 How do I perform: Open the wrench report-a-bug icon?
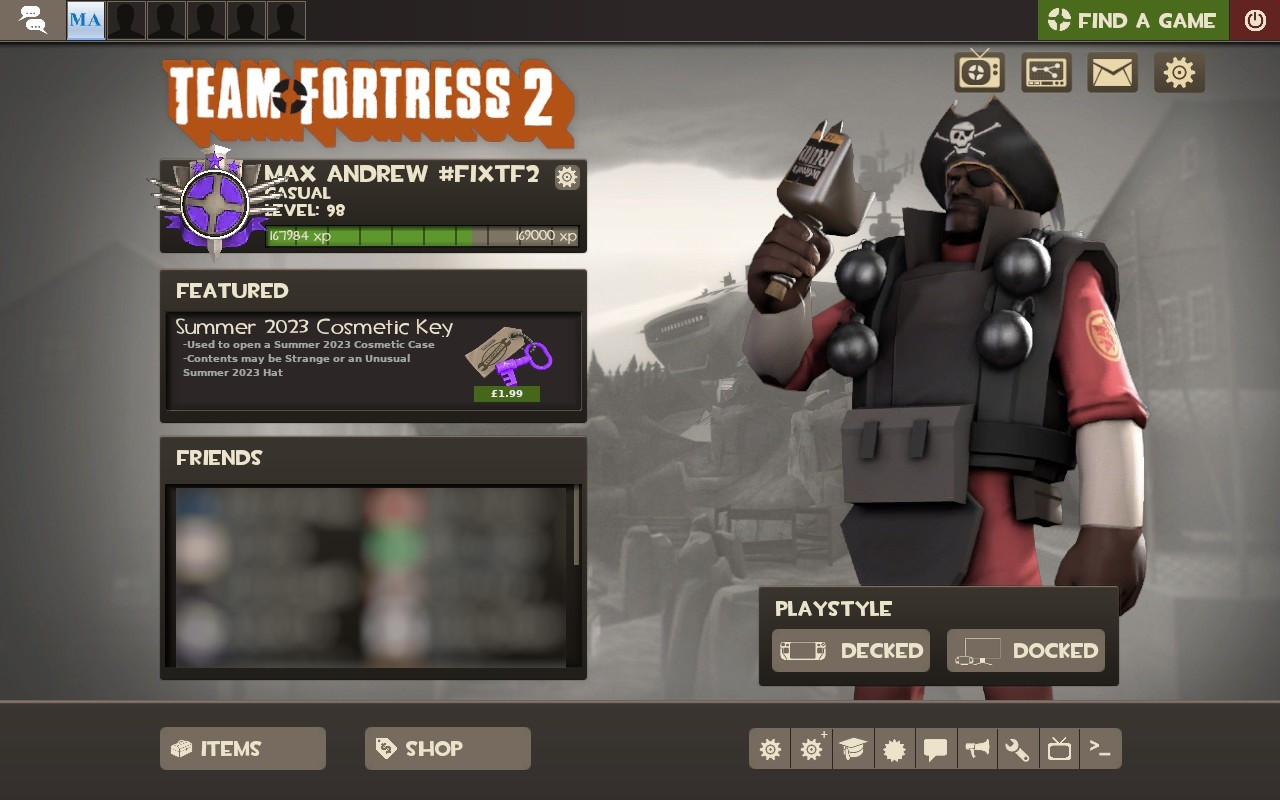pos(1018,748)
